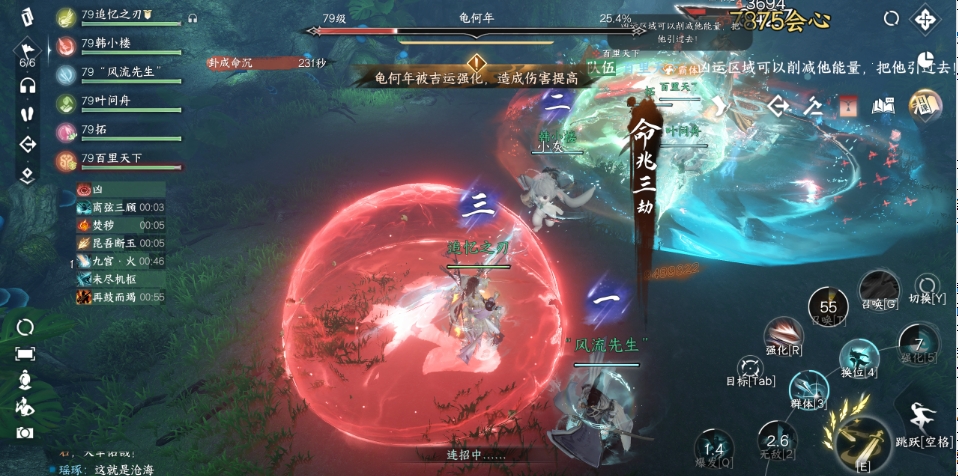The image size is (958, 476).
Task: Open the team flag 6/6 panel
Action: coord(27,53)
